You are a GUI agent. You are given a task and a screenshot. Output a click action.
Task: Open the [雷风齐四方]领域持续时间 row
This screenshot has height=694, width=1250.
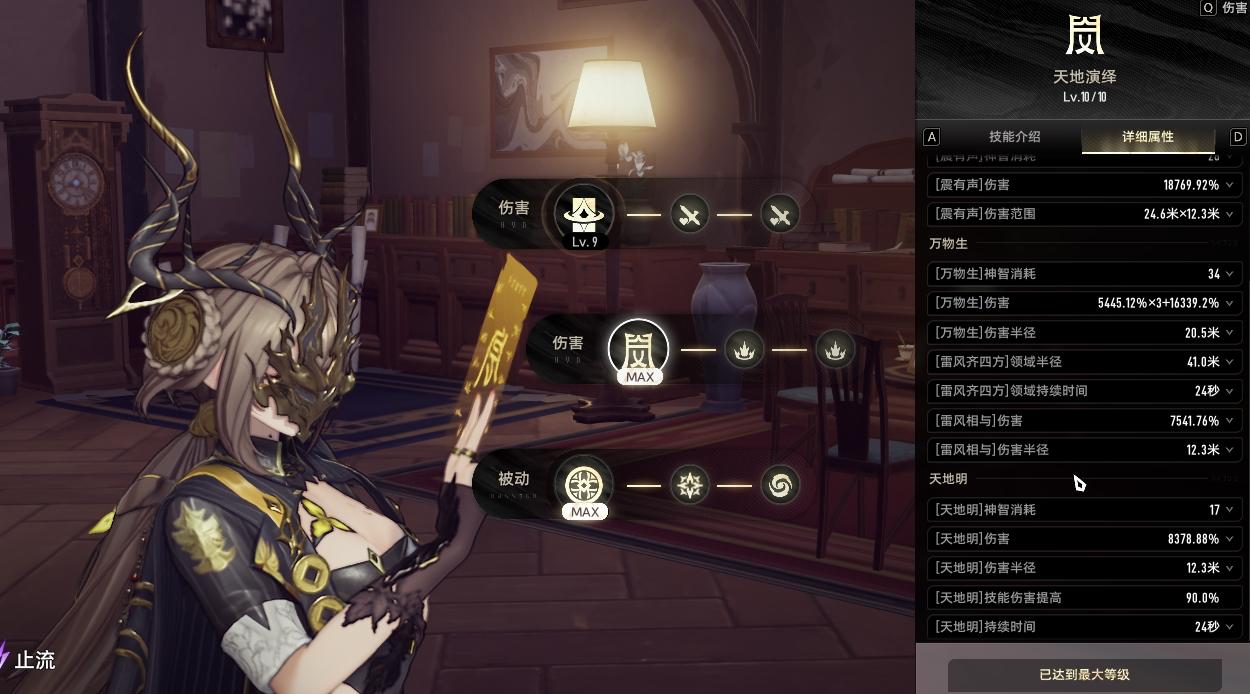[x=1084, y=391]
